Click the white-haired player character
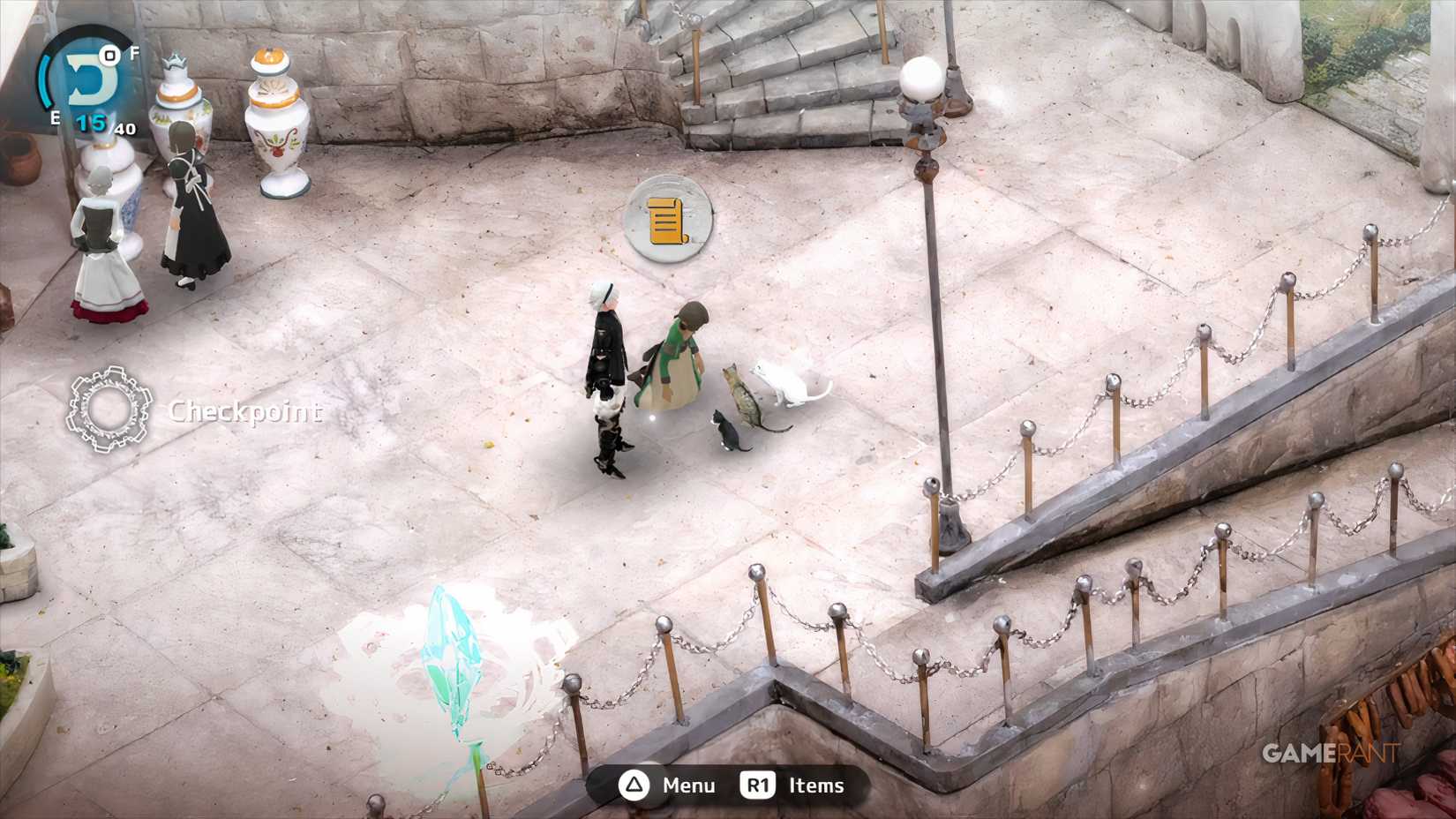This screenshot has width=1456, height=819. (606, 362)
